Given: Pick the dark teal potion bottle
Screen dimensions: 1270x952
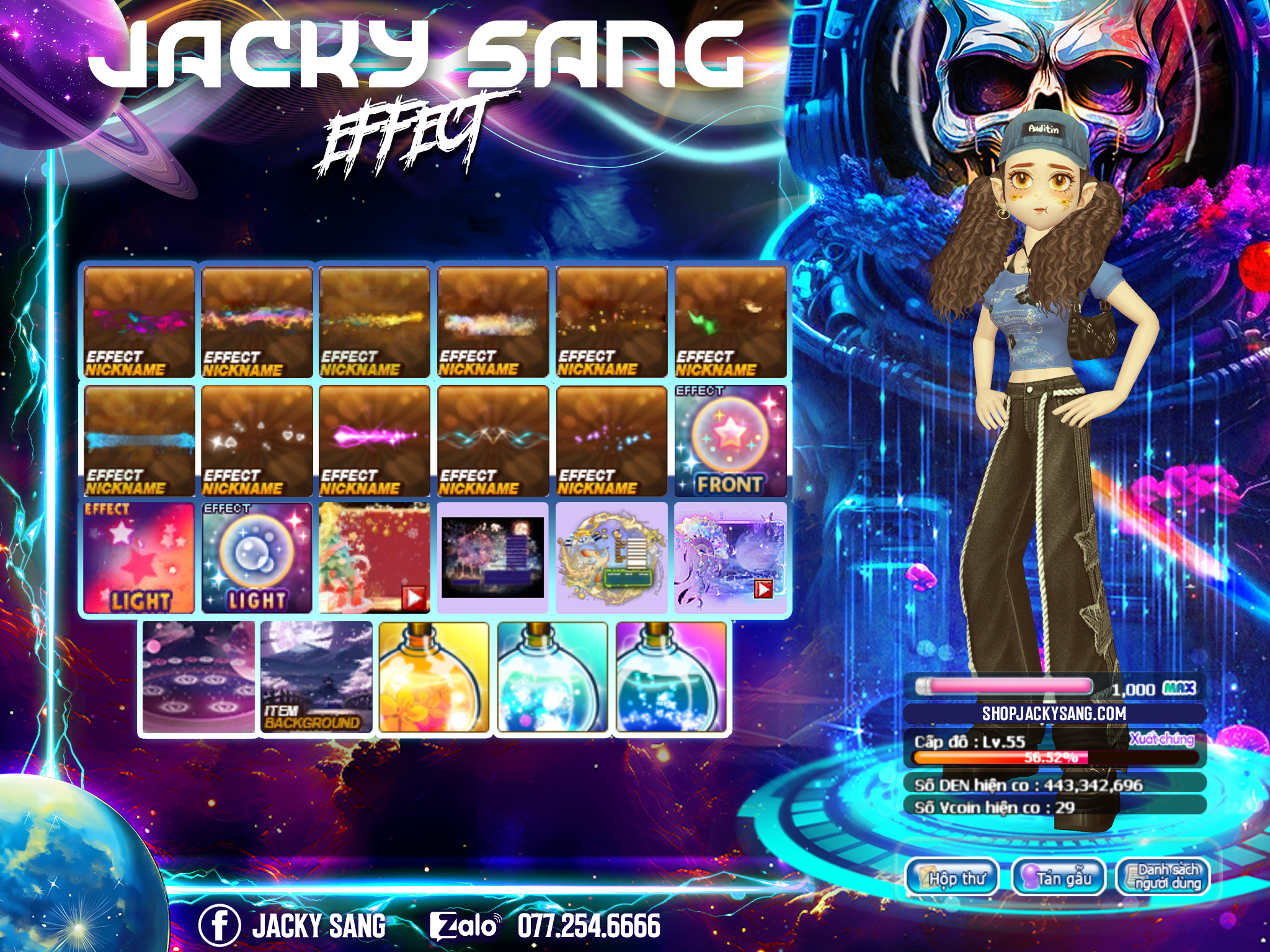Looking at the screenshot, I should 671,677.
